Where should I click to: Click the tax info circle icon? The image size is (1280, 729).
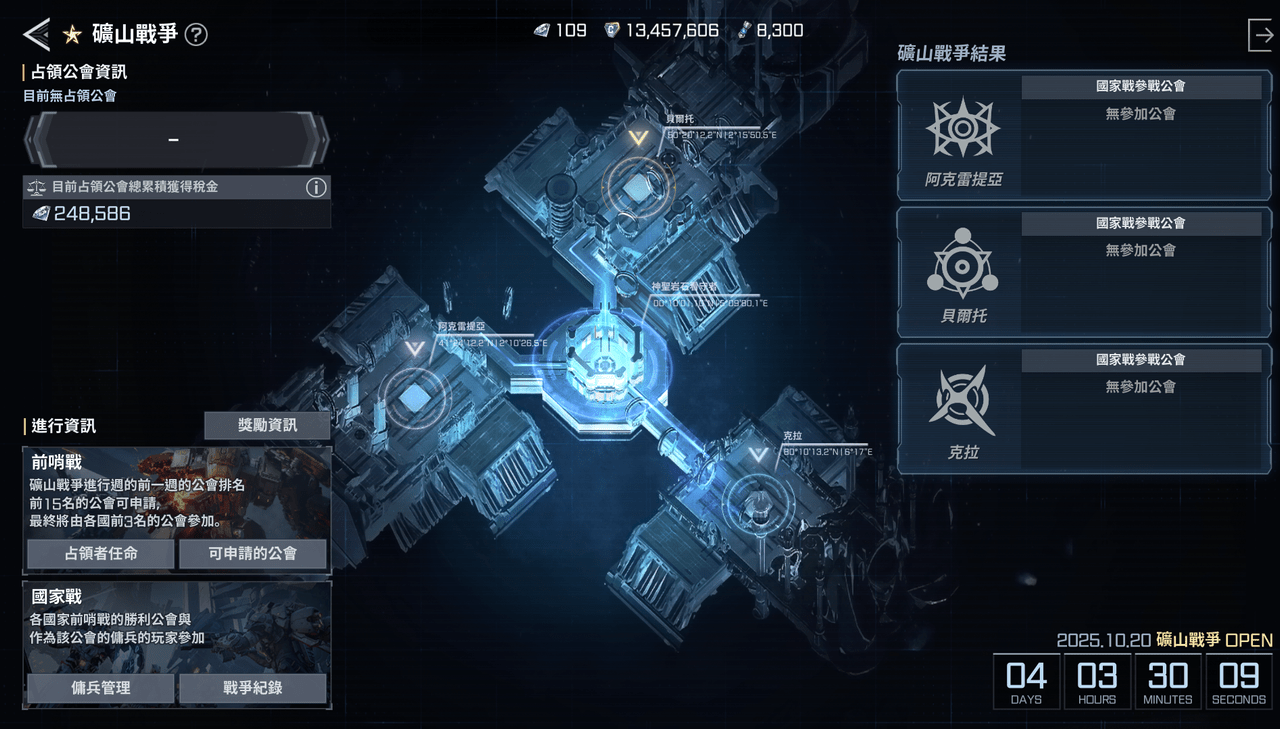(x=317, y=187)
